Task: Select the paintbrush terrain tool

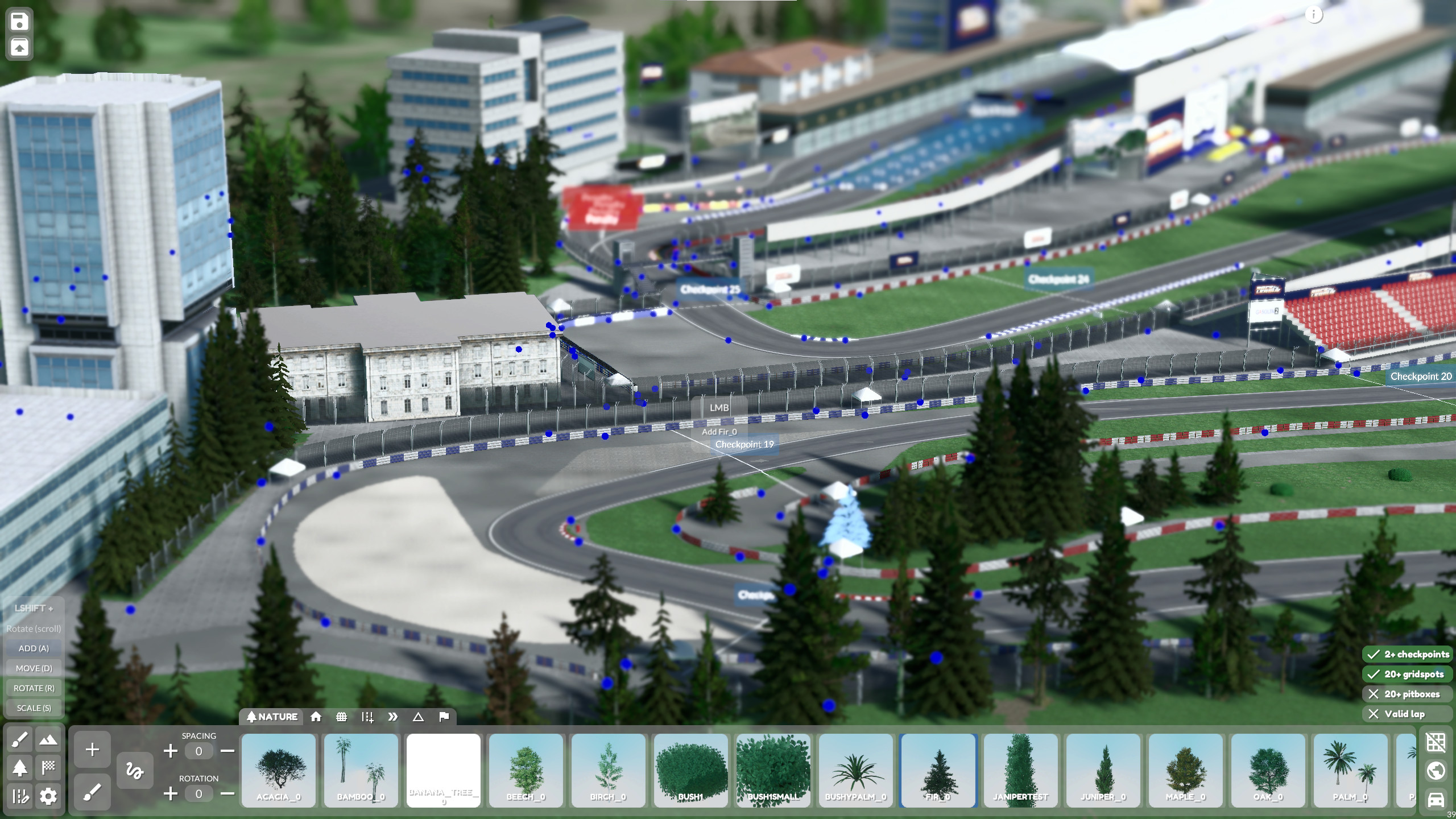Action: (19, 741)
